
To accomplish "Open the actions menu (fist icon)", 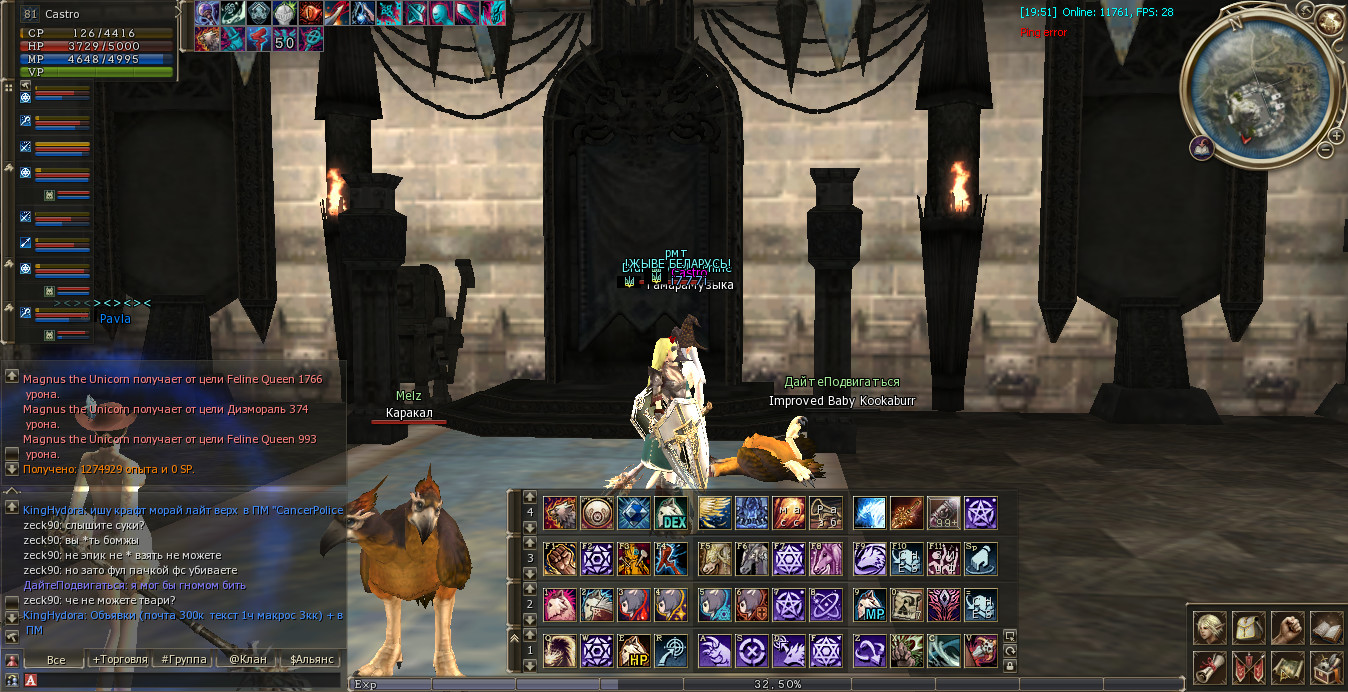I will click(x=1288, y=628).
